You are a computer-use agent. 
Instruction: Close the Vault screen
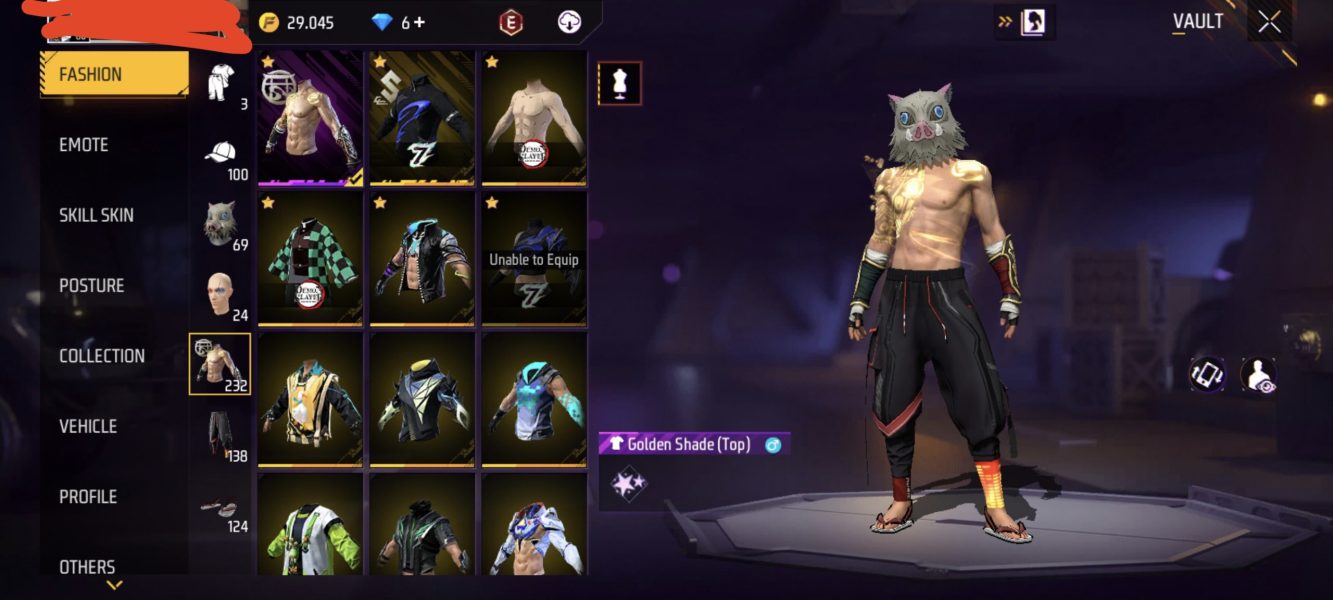point(1269,22)
